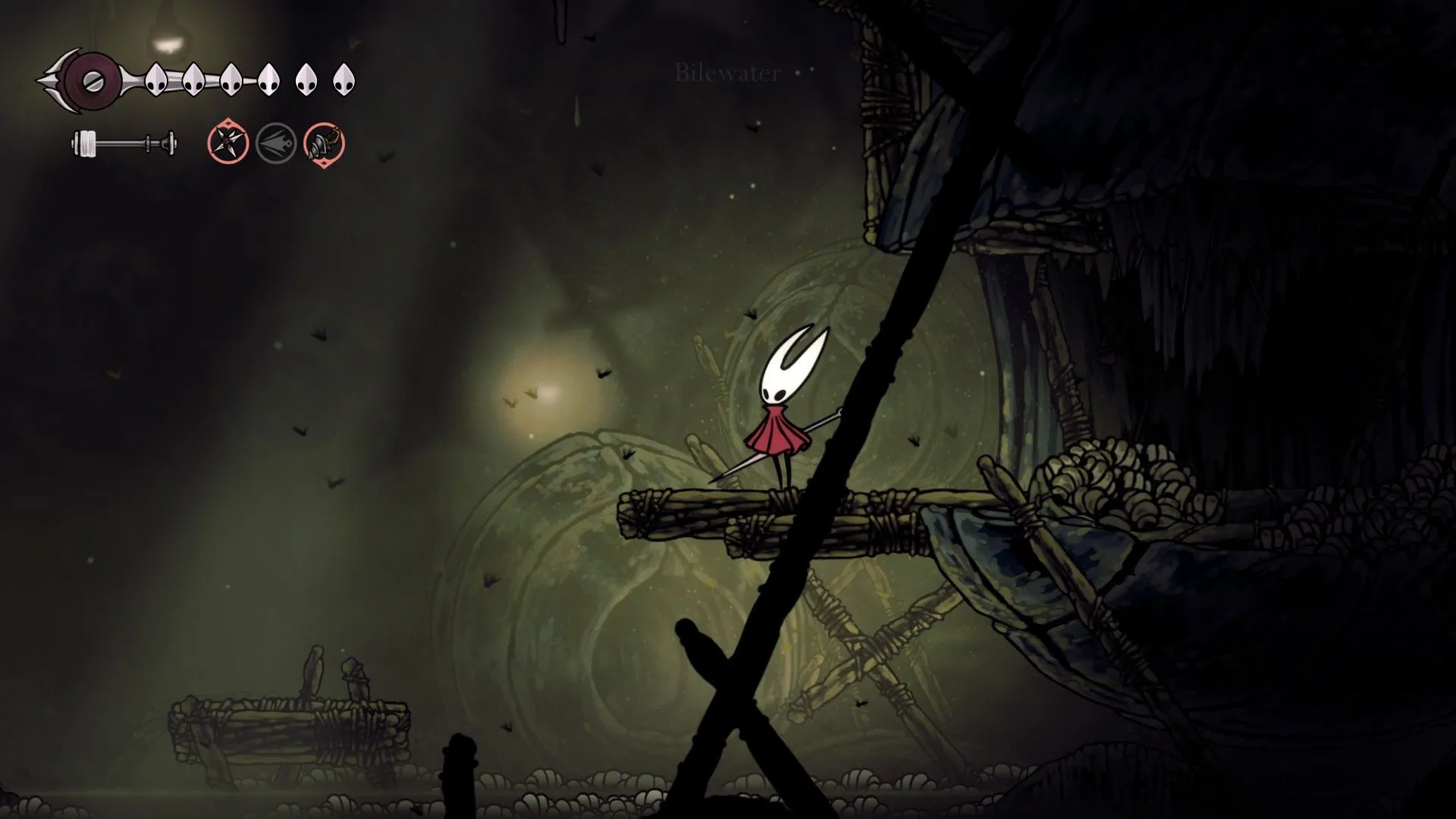The height and width of the screenshot is (819, 1456).
Task: Expand the health mask row
Action: (250, 79)
